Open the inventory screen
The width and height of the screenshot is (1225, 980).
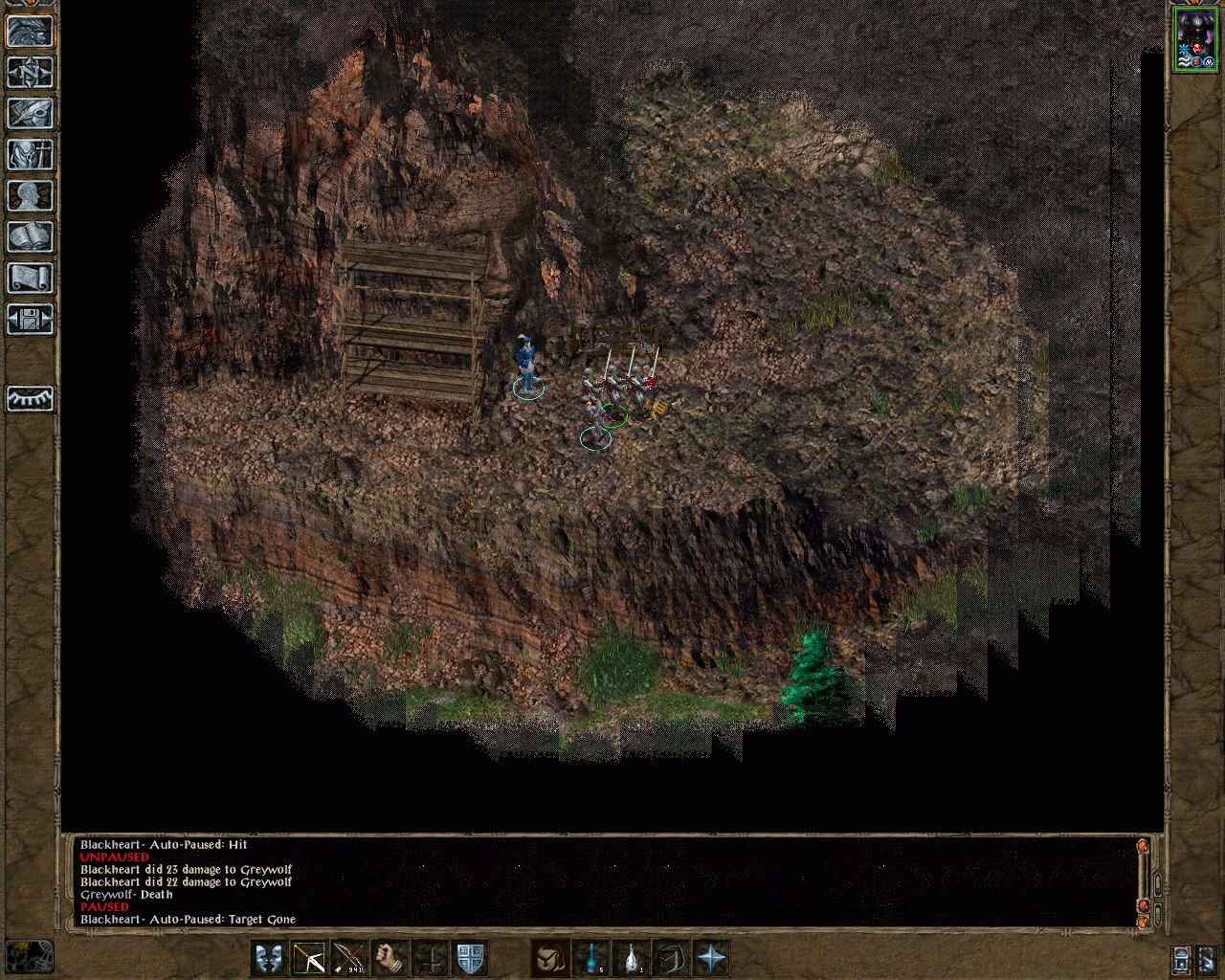point(29,154)
